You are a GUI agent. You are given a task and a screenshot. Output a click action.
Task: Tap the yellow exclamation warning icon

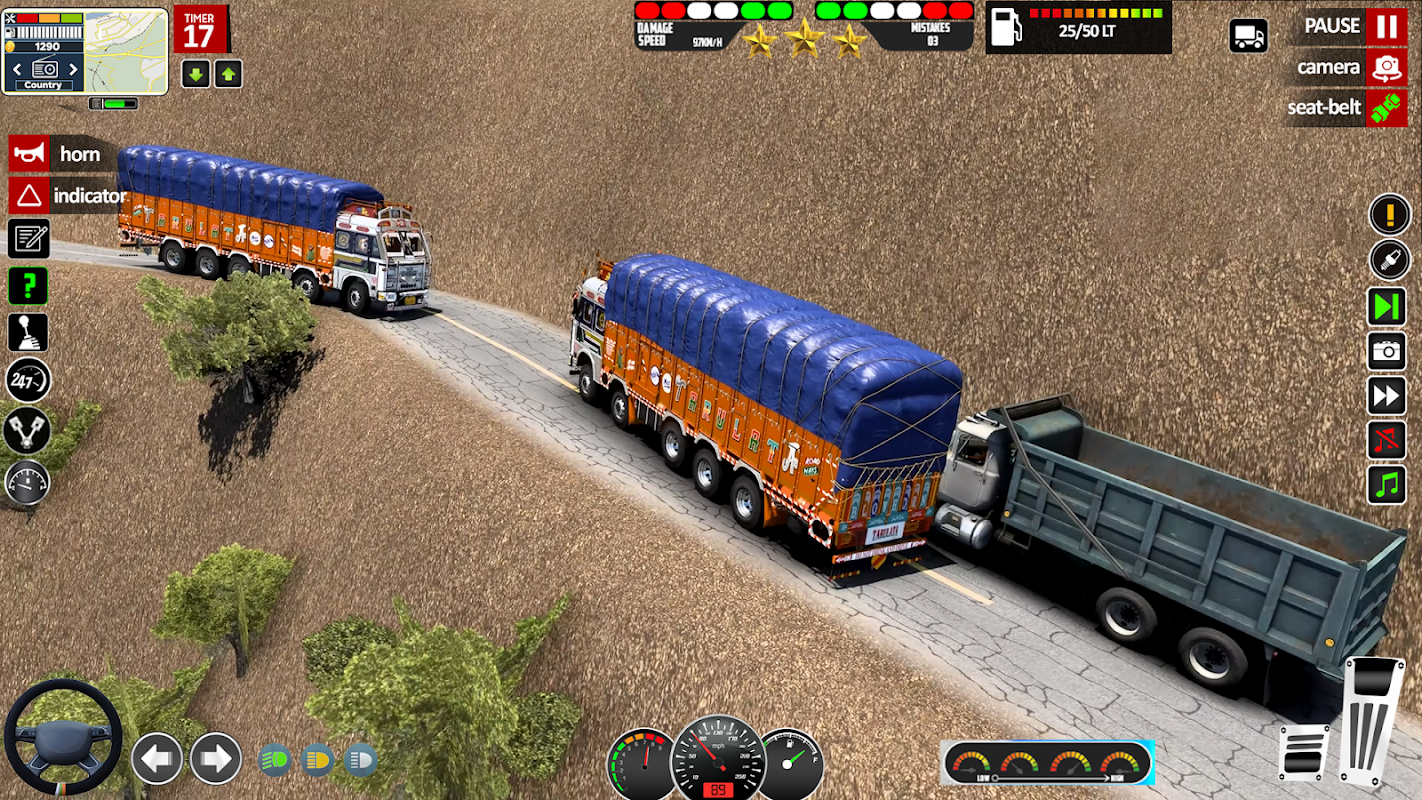1389,214
